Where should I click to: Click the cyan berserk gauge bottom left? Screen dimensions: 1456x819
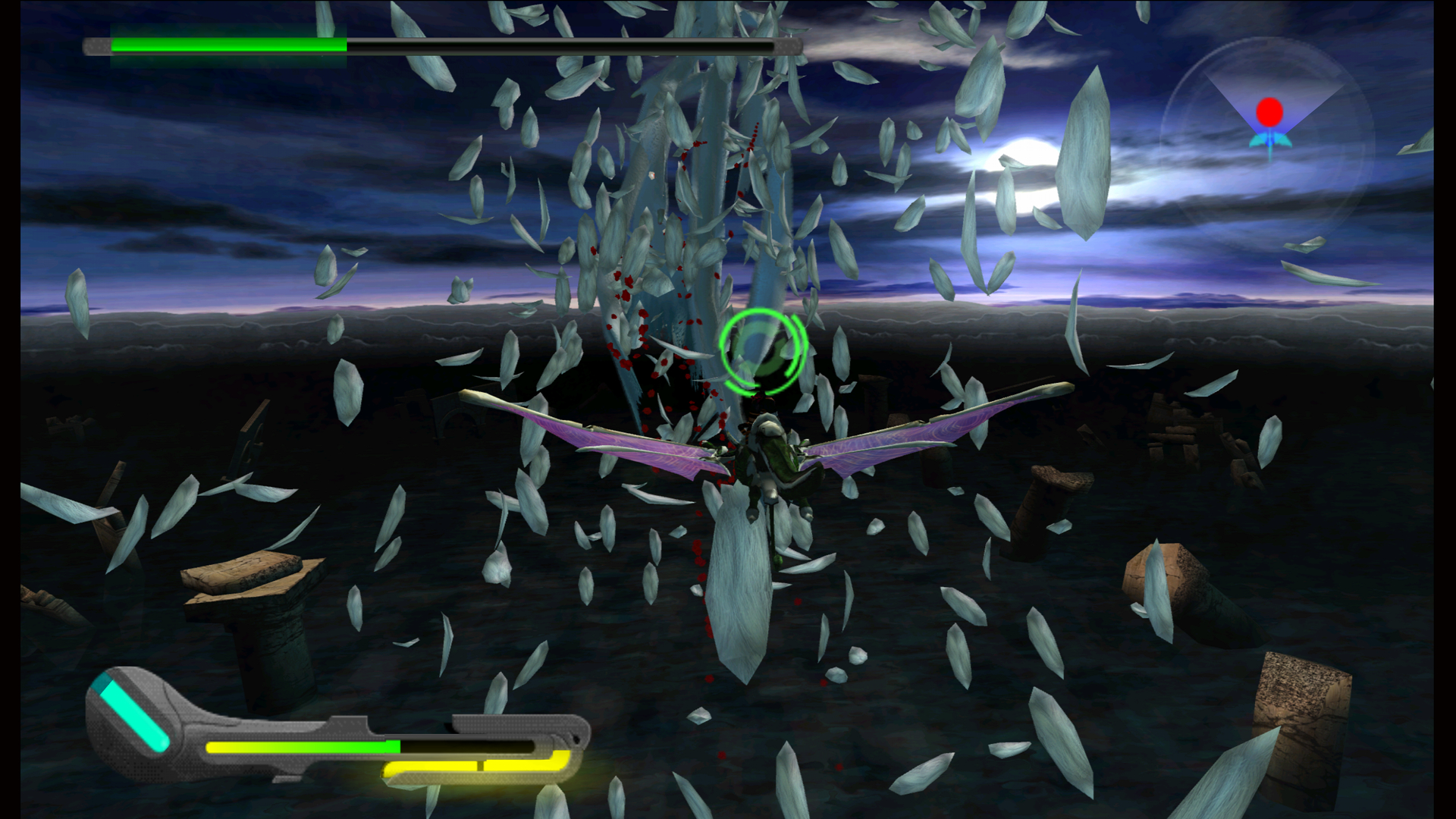click(x=133, y=713)
